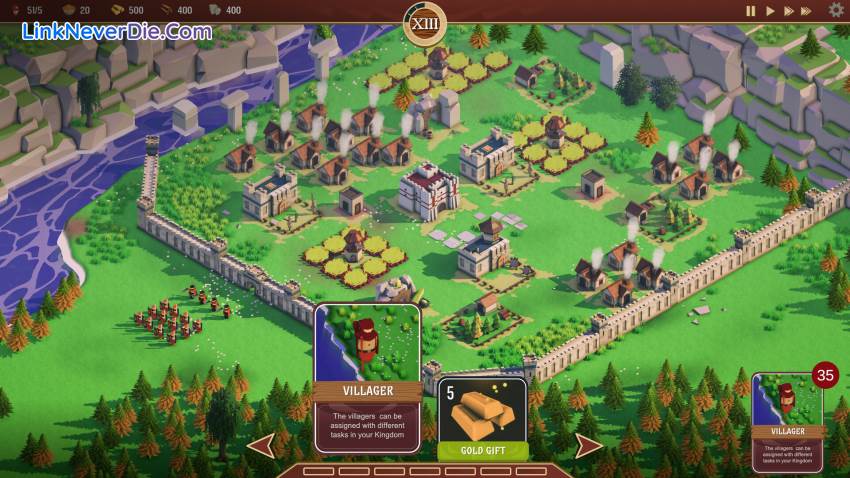Pause the game

pyautogui.click(x=751, y=11)
